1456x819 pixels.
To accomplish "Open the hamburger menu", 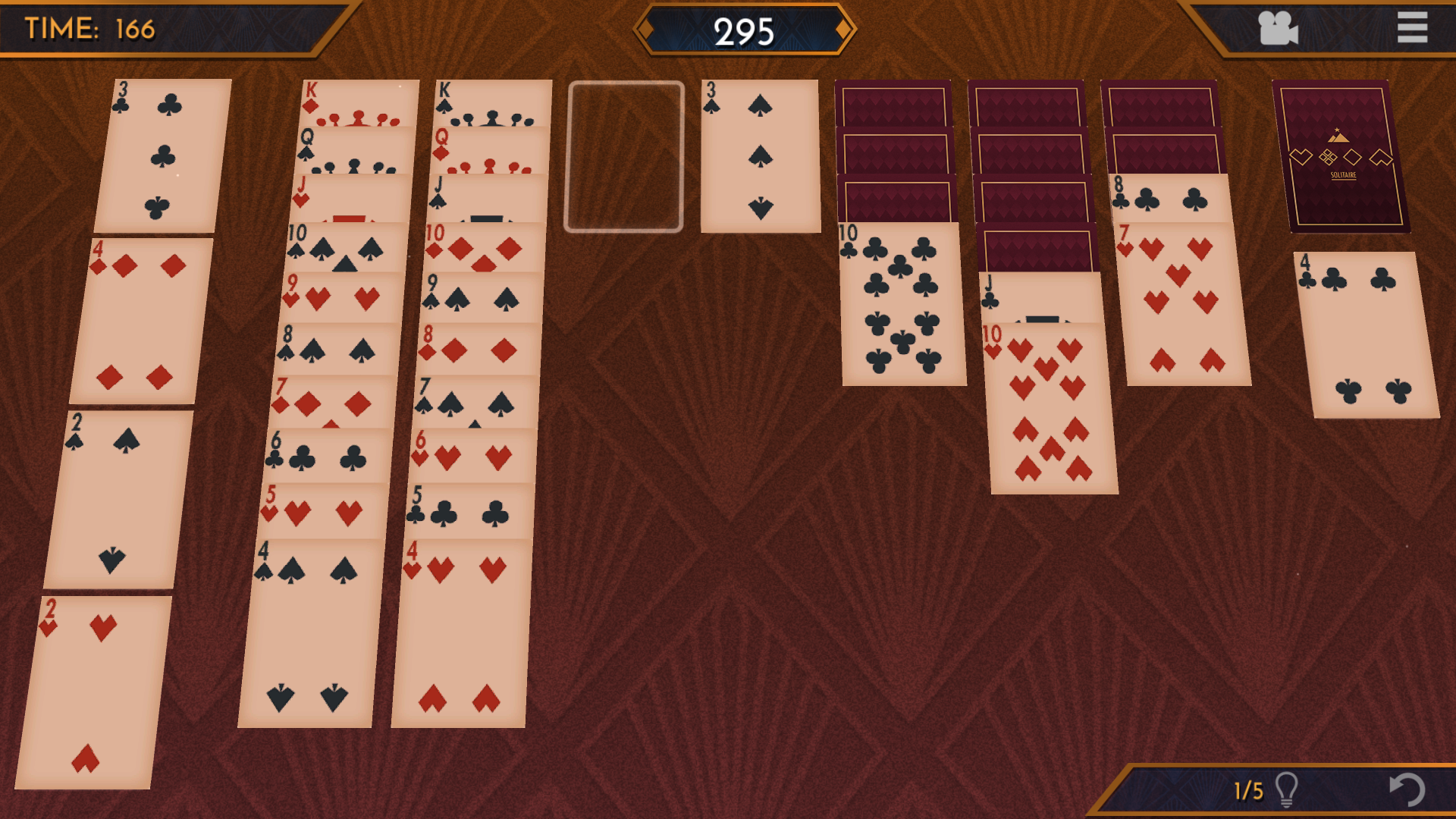I will click(1412, 28).
